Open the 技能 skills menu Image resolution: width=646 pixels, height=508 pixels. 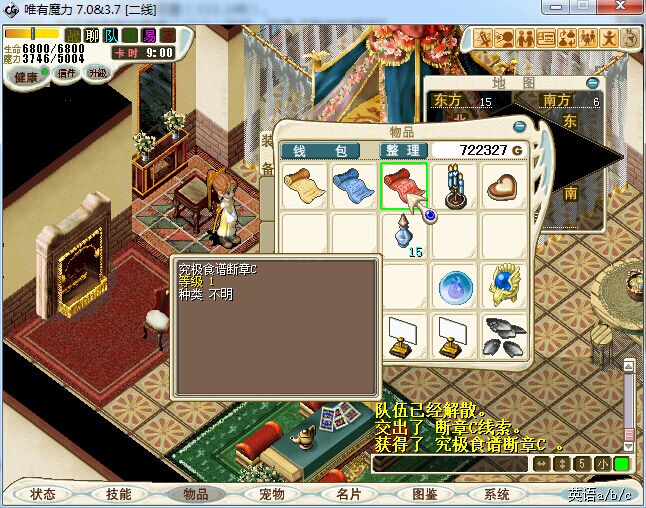pyautogui.click(x=119, y=494)
